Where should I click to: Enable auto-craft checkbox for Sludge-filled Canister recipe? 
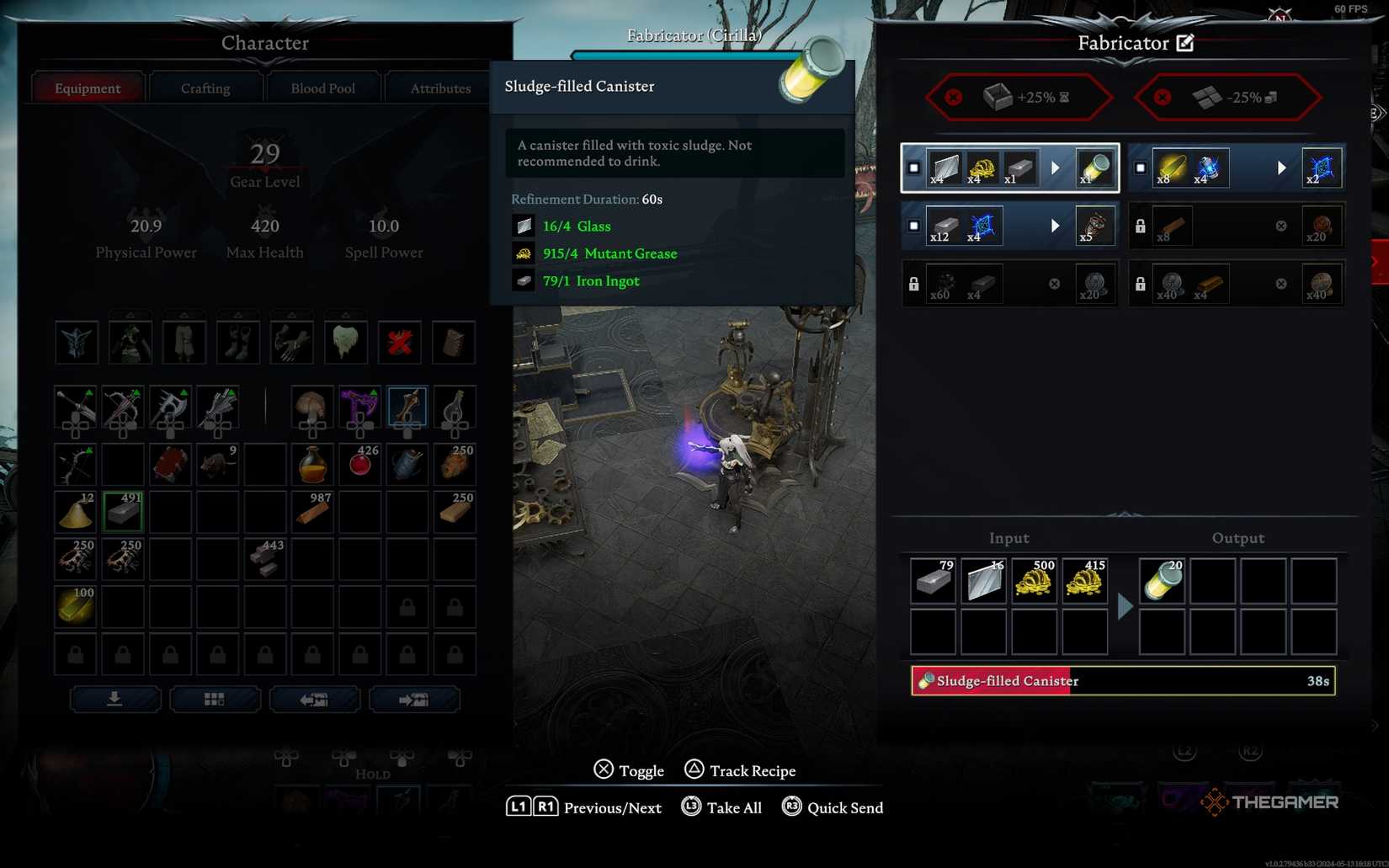point(913,168)
